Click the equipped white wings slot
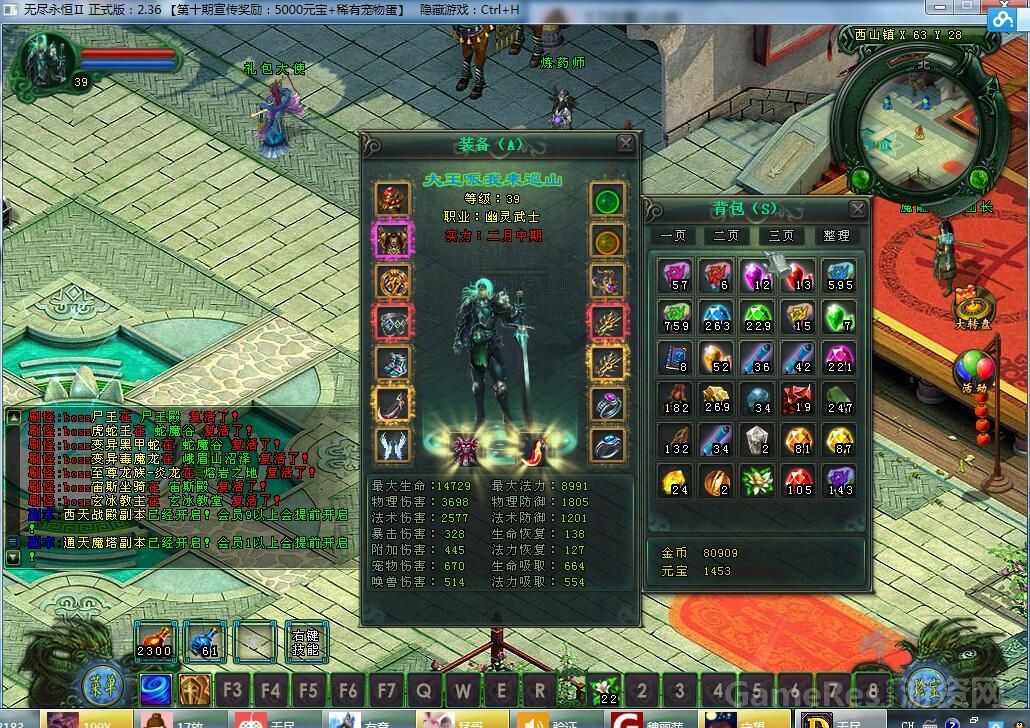1030x728 pixels. [x=393, y=445]
